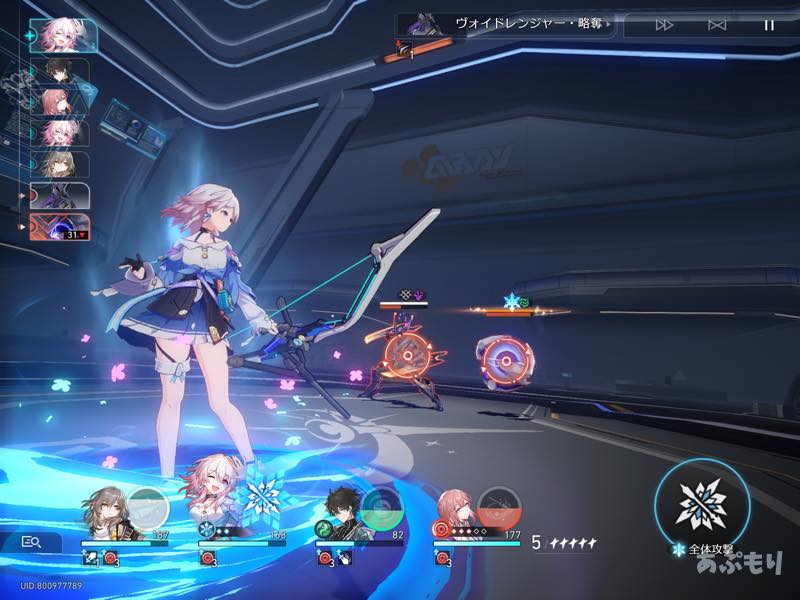Select Asta's party portrait

(457, 514)
